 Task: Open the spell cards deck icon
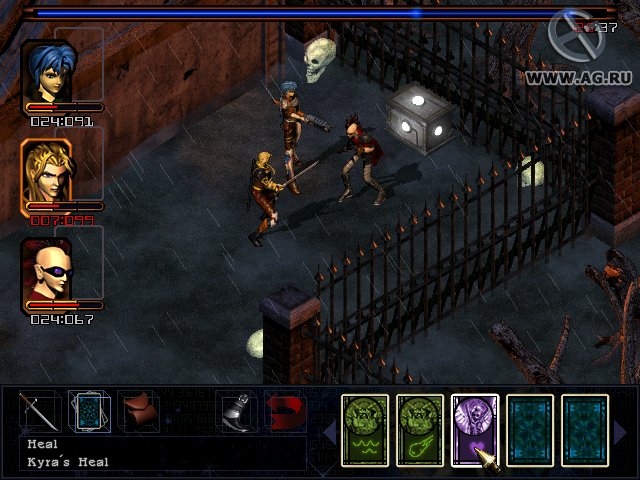[88, 410]
